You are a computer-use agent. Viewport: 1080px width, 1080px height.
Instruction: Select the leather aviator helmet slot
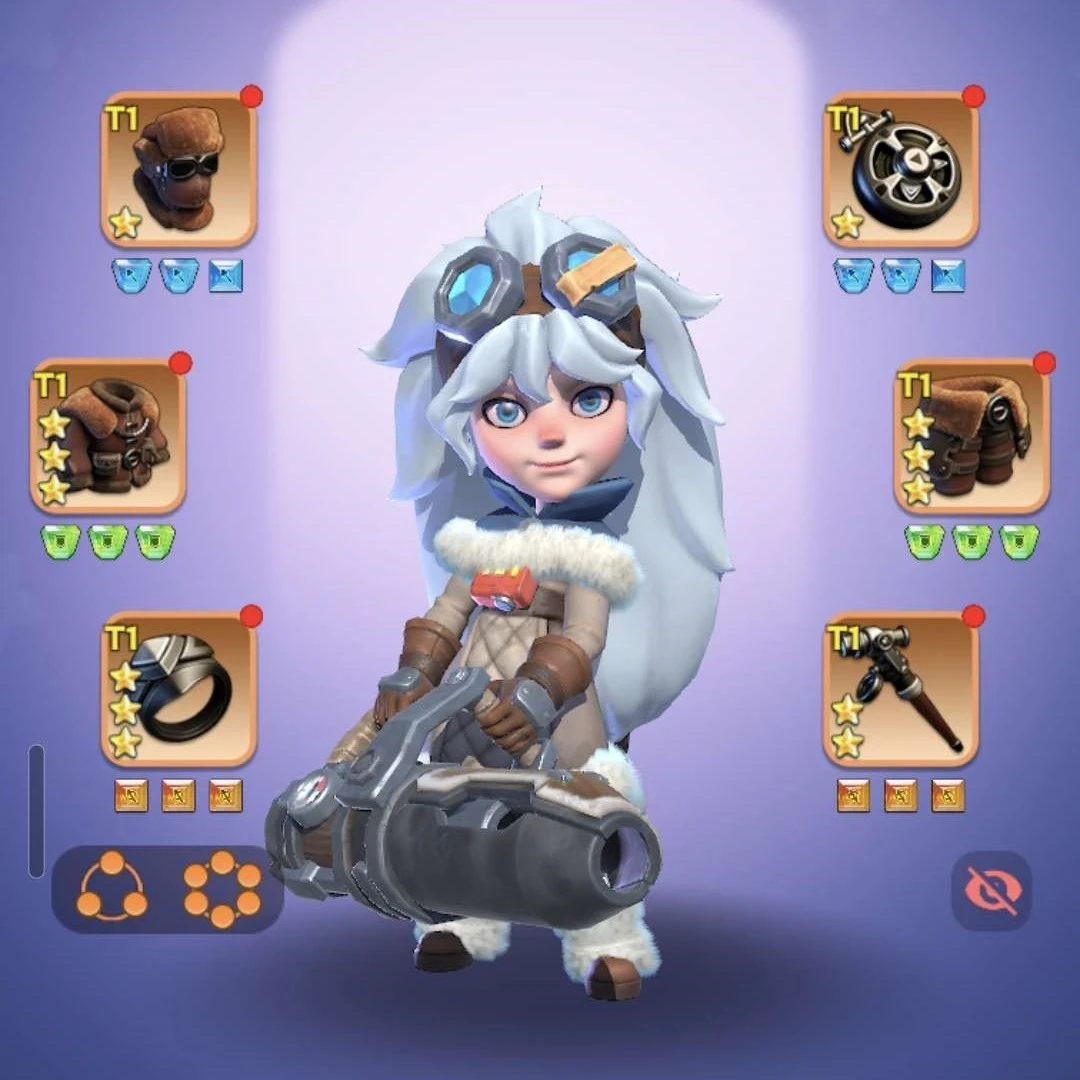click(179, 170)
